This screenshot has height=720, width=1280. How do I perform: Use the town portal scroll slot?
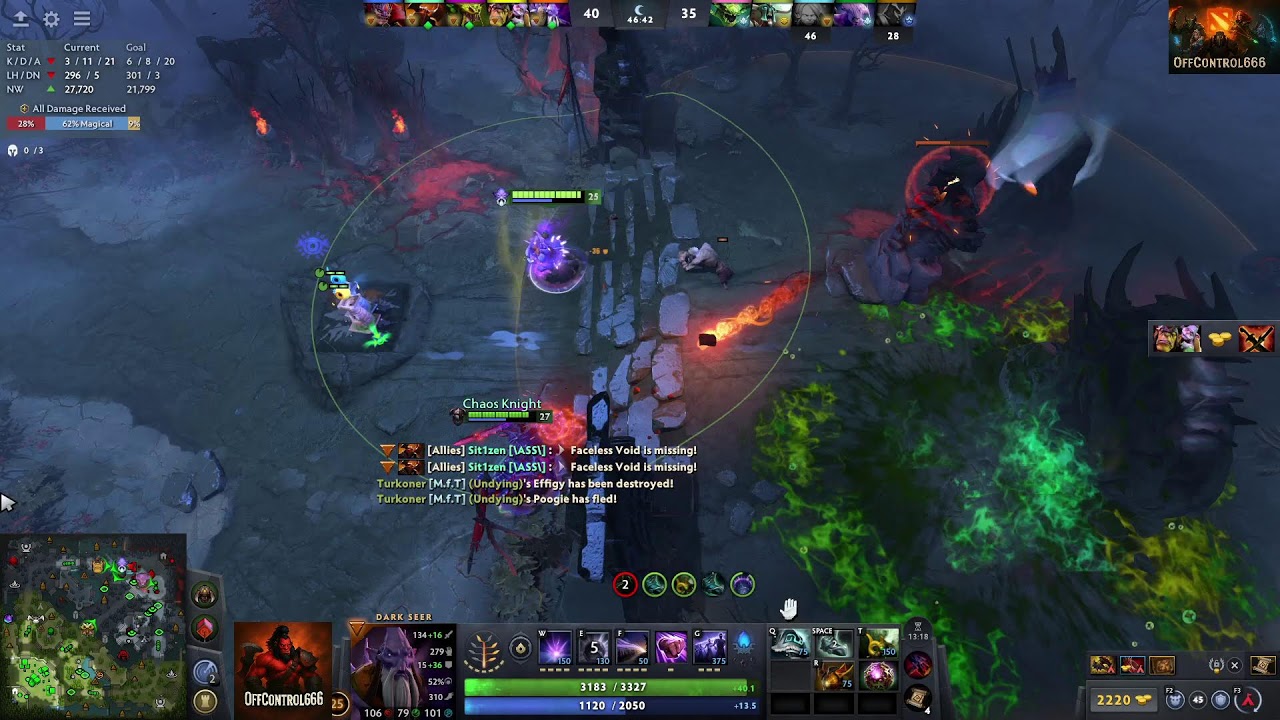click(x=918, y=697)
